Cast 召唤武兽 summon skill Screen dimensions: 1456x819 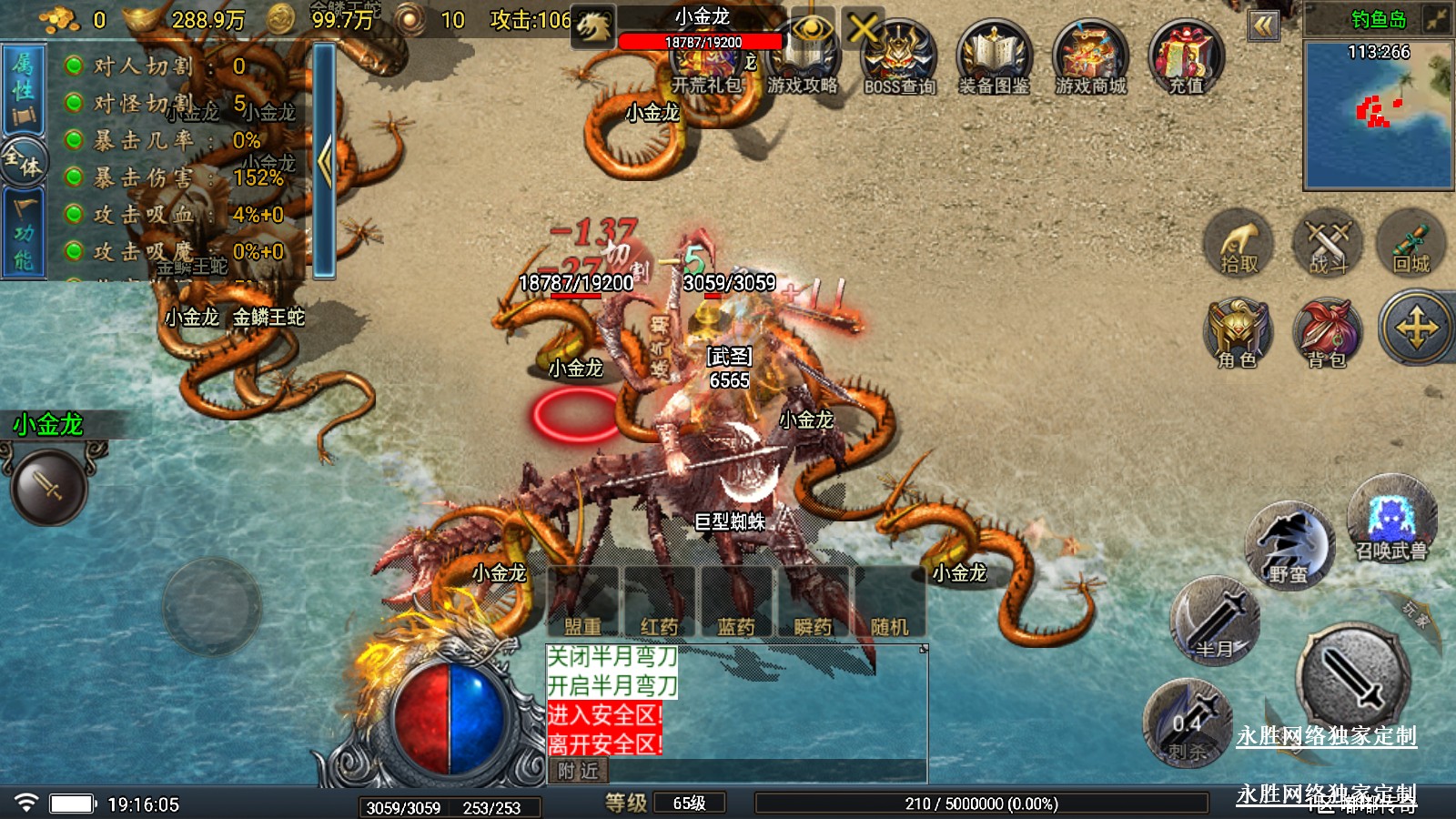[x=1391, y=521]
